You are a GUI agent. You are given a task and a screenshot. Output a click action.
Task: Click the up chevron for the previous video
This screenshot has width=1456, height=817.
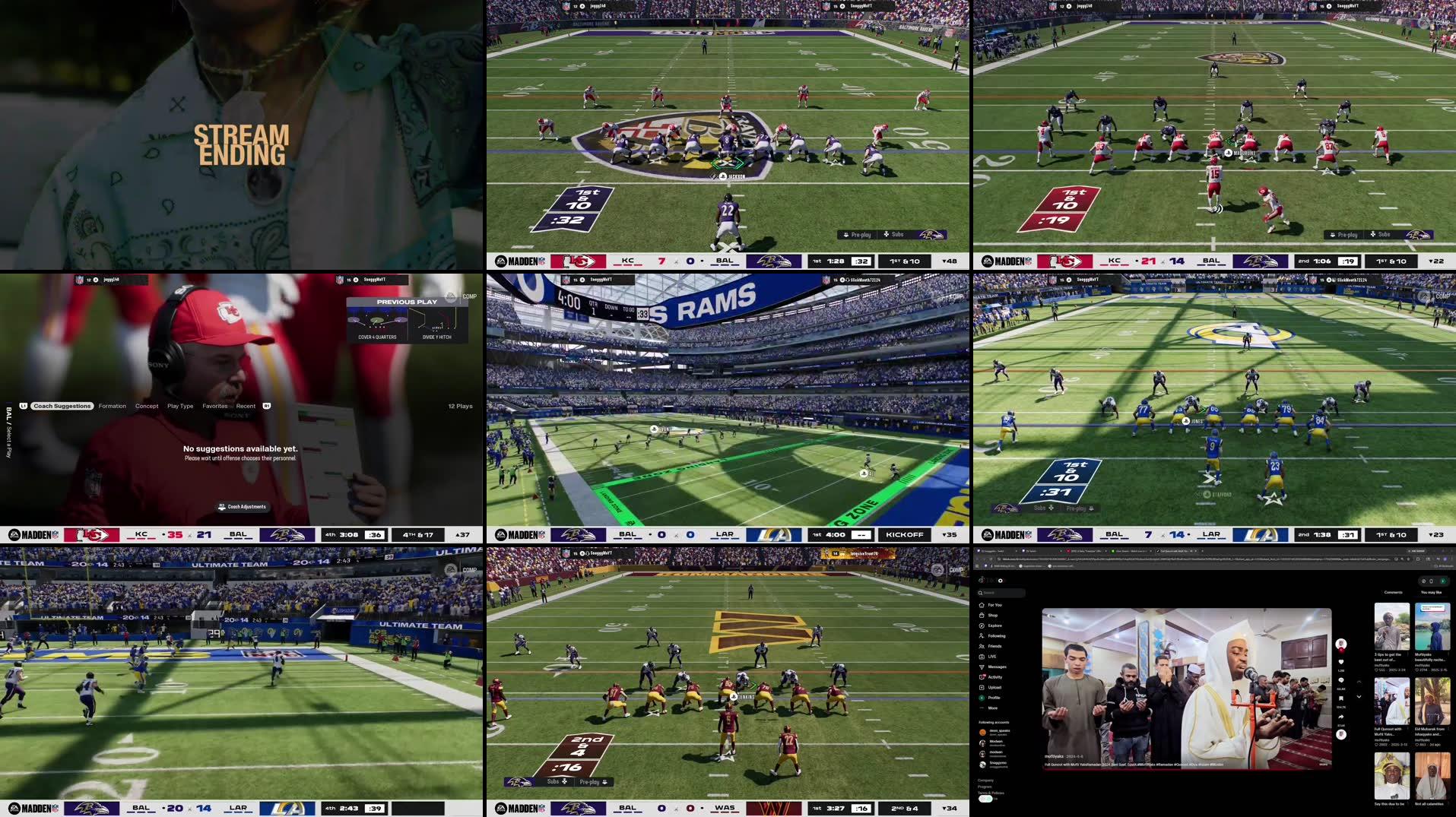click(1359, 682)
